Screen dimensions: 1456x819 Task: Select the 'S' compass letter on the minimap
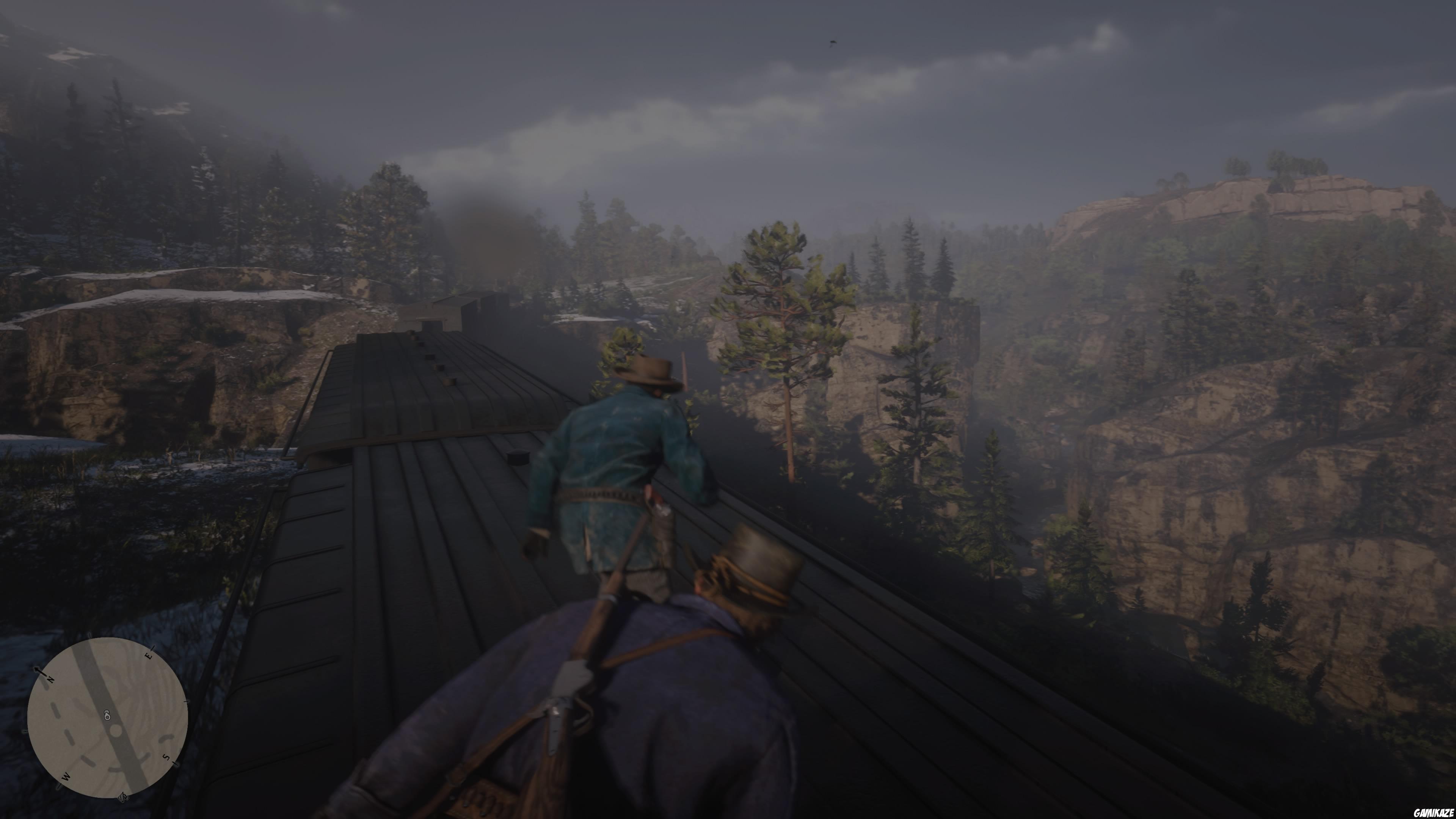pyautogui.click(x=167, y=757)
